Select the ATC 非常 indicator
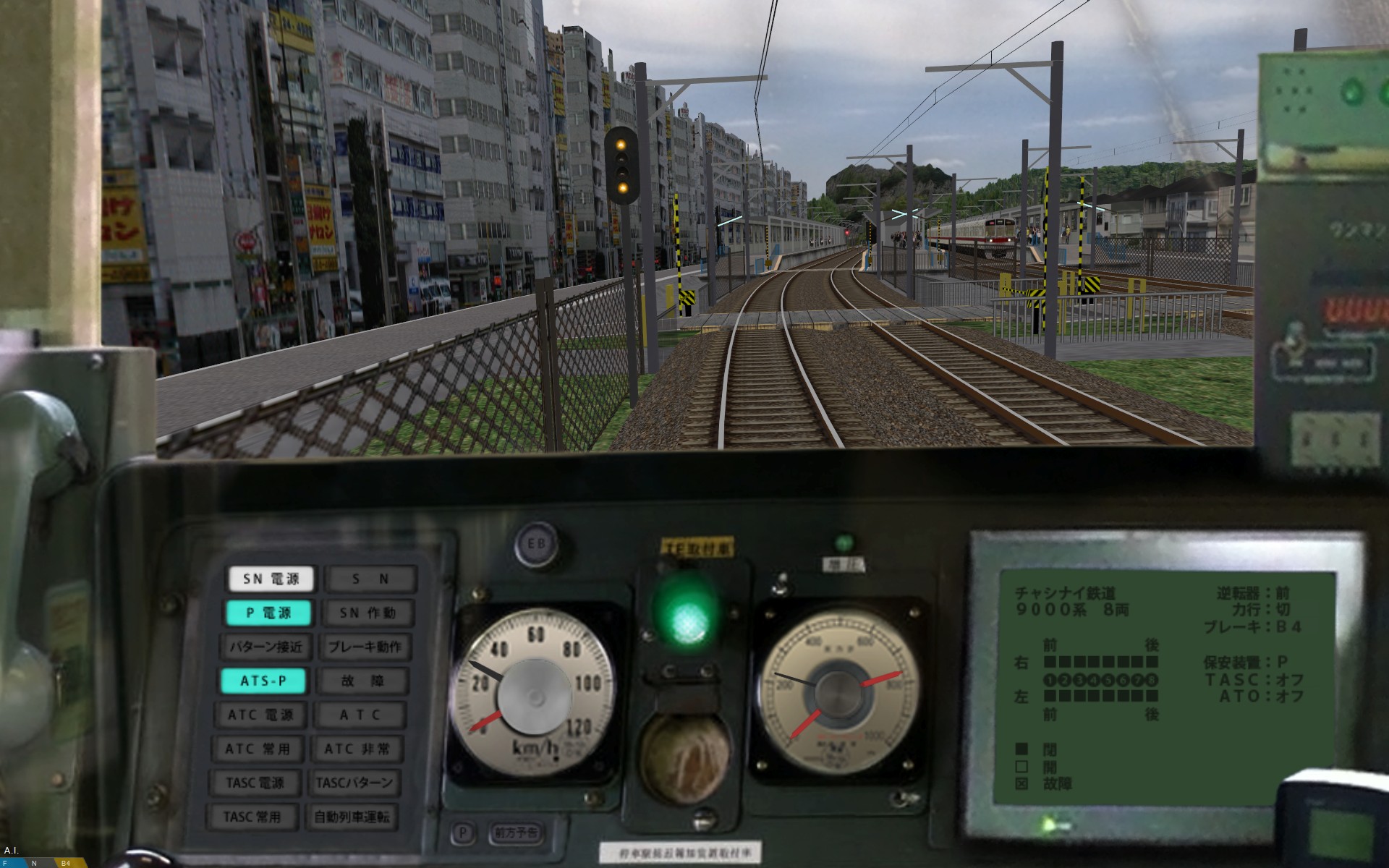 pos(357,749)
